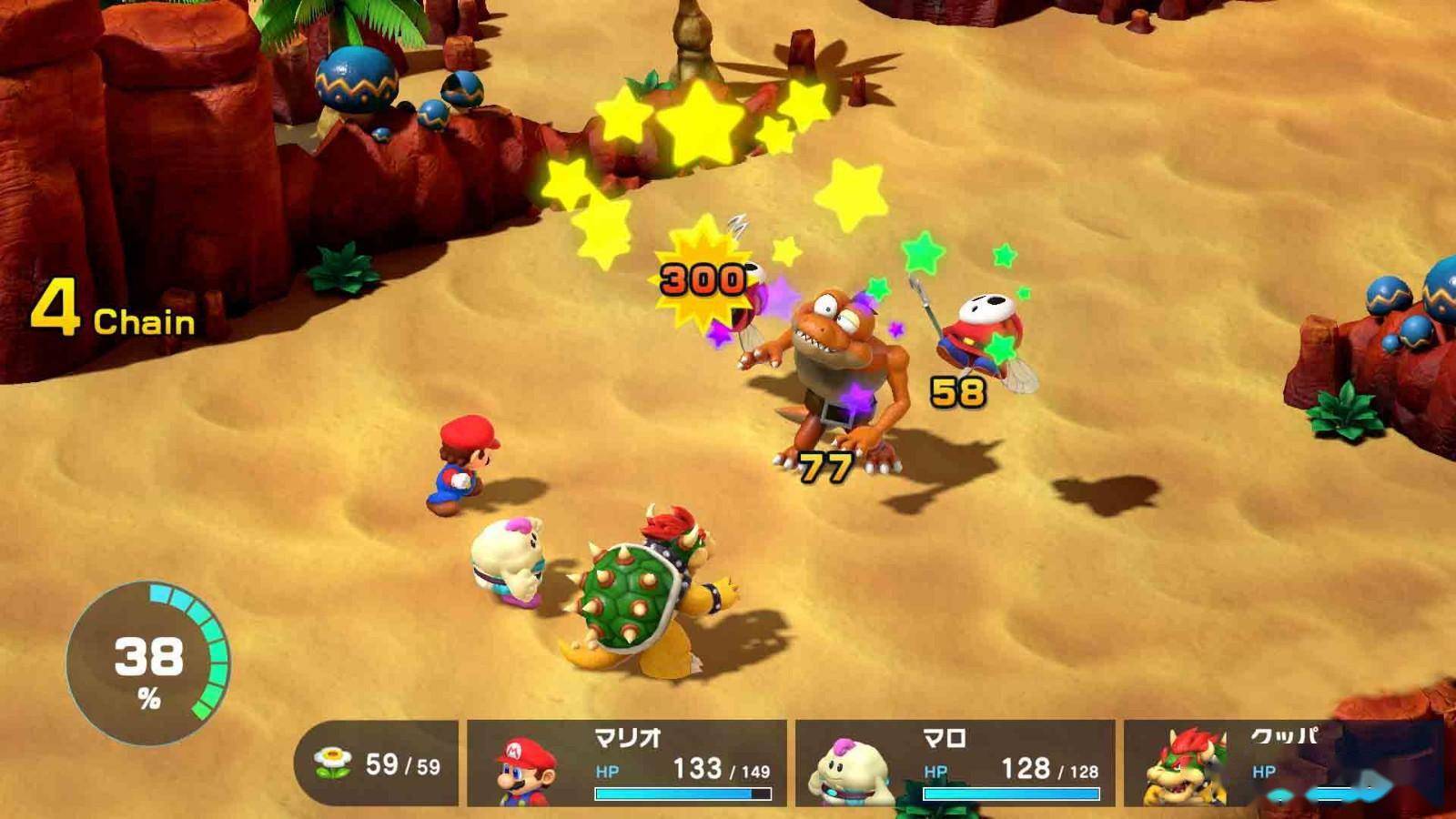Click the 300 damage star popup
The width and height of the screenshot is (1456, 819).
tap(701, 278)
